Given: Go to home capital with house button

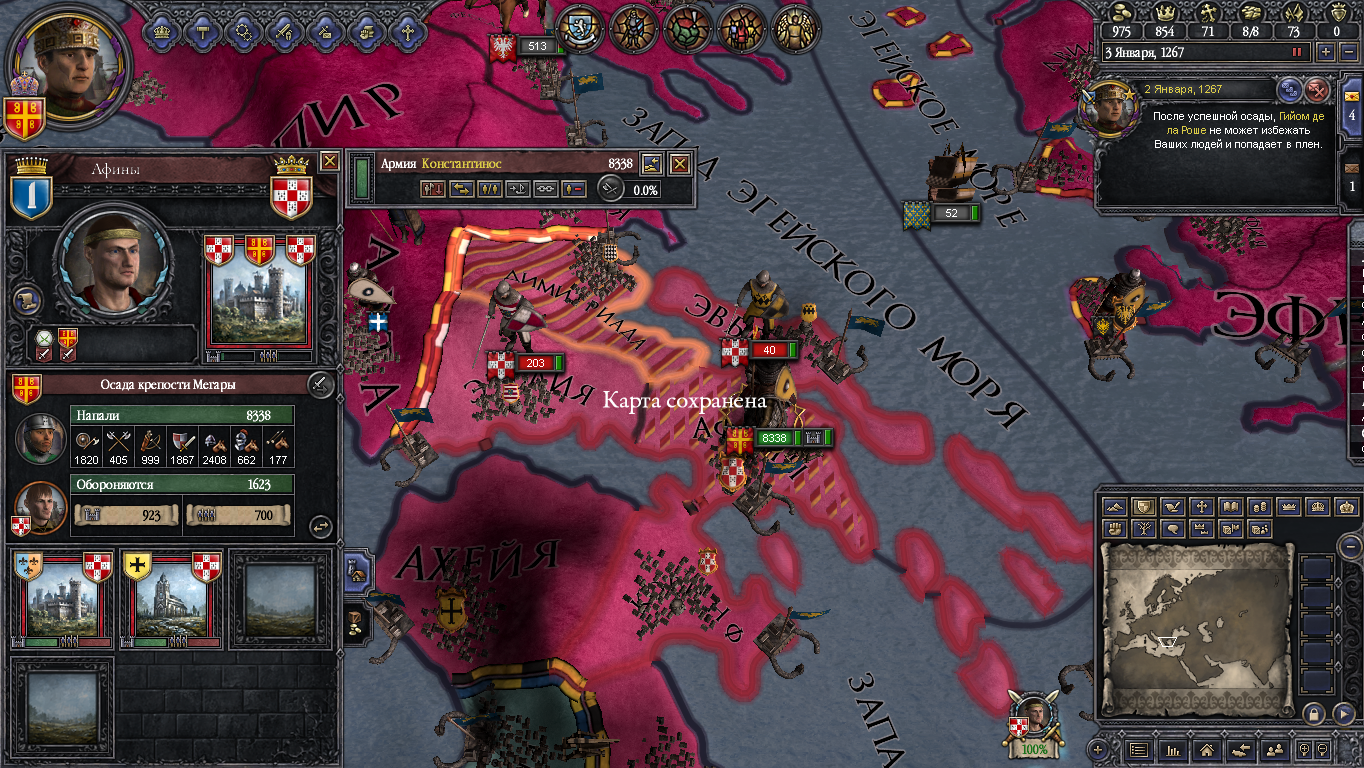Looking at the screenshot, I should (1206, 749).
